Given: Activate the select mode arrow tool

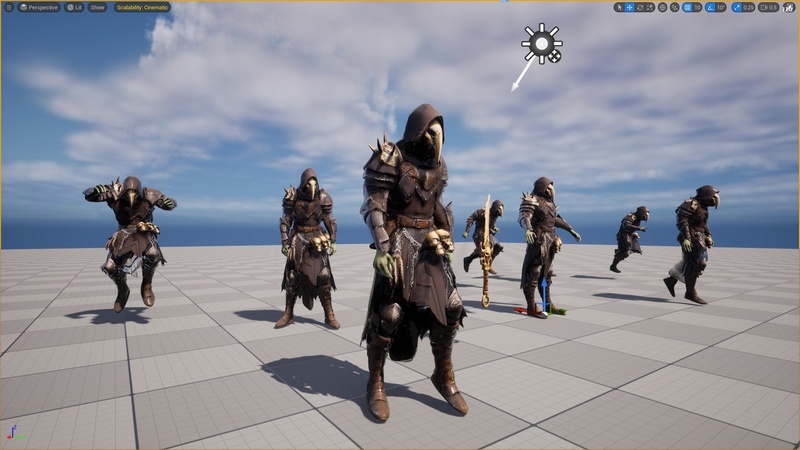Looking at the screenshot, I should [x=620, y=7].
